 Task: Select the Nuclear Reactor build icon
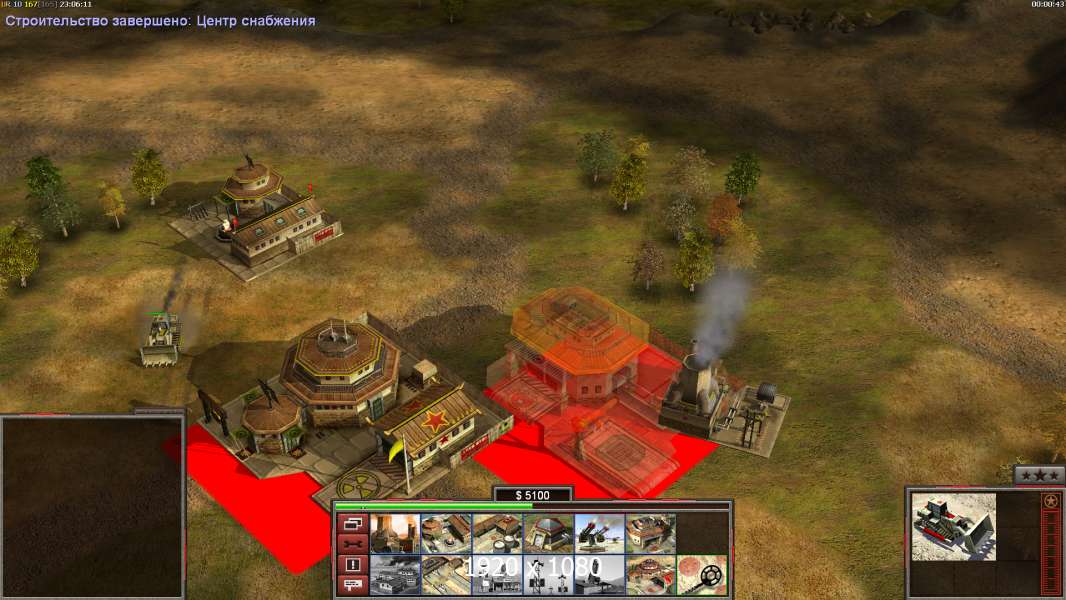[395, 533]
